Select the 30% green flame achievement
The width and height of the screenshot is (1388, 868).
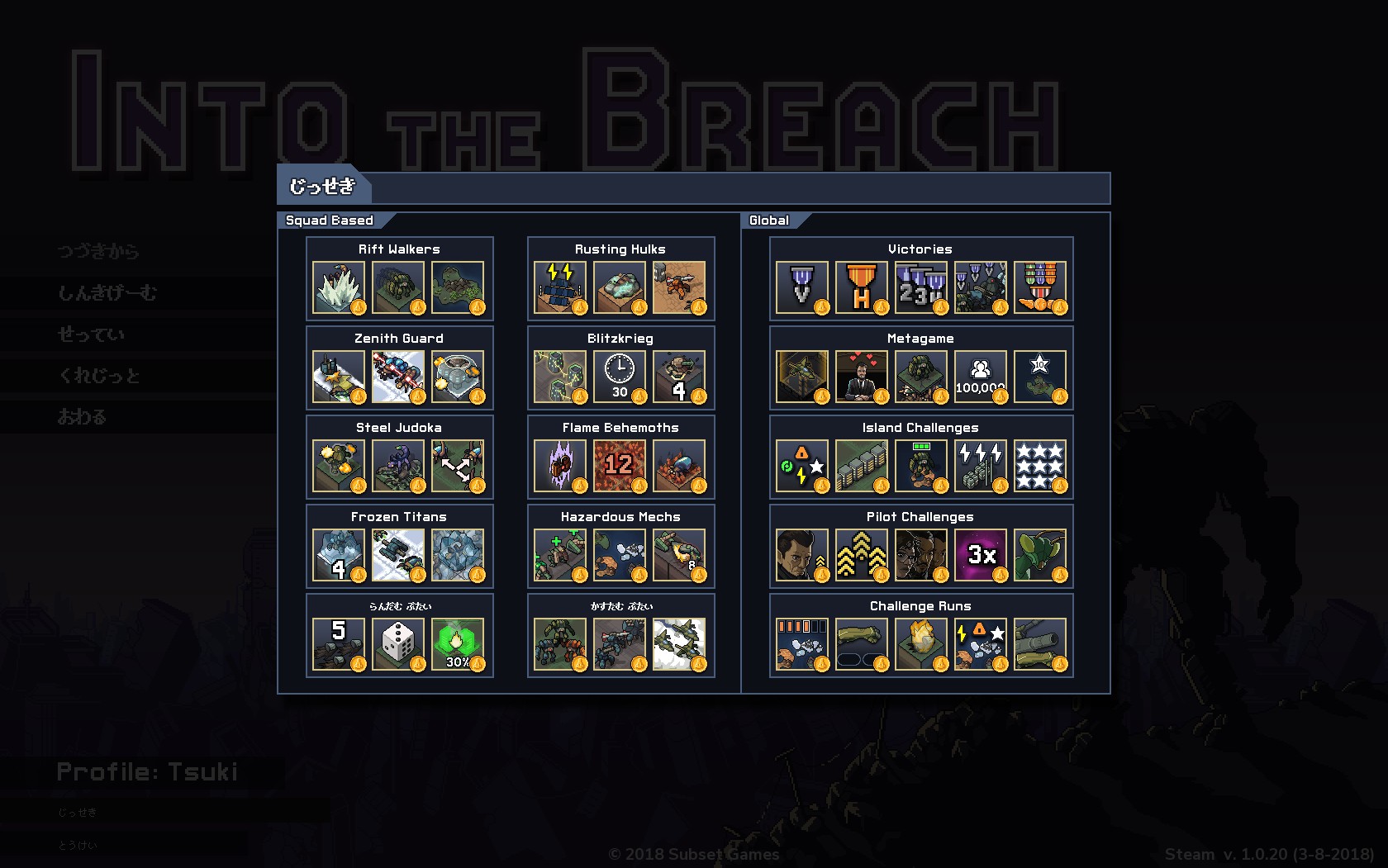[x=459, y=644]
